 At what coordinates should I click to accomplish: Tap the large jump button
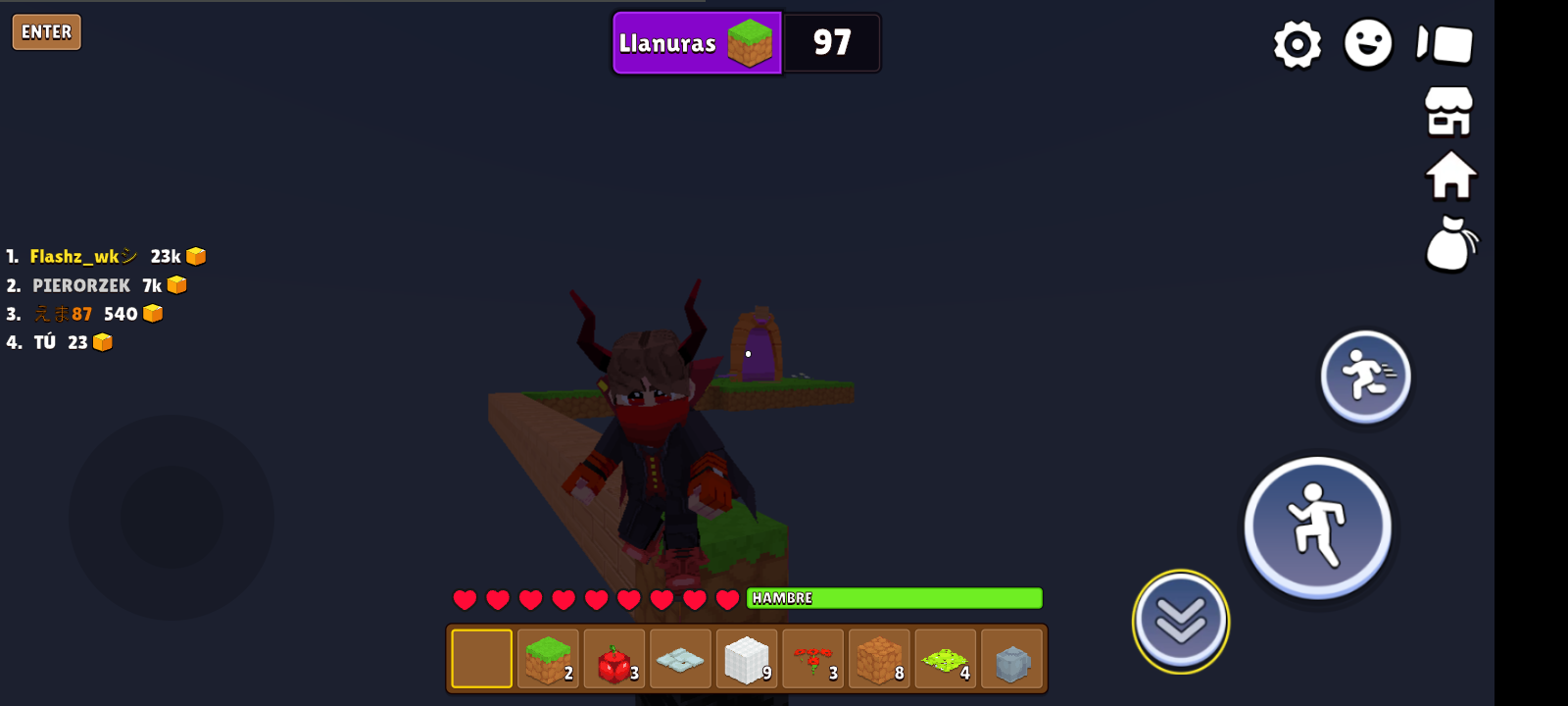pyautogui.click(x=1317, y=527)
